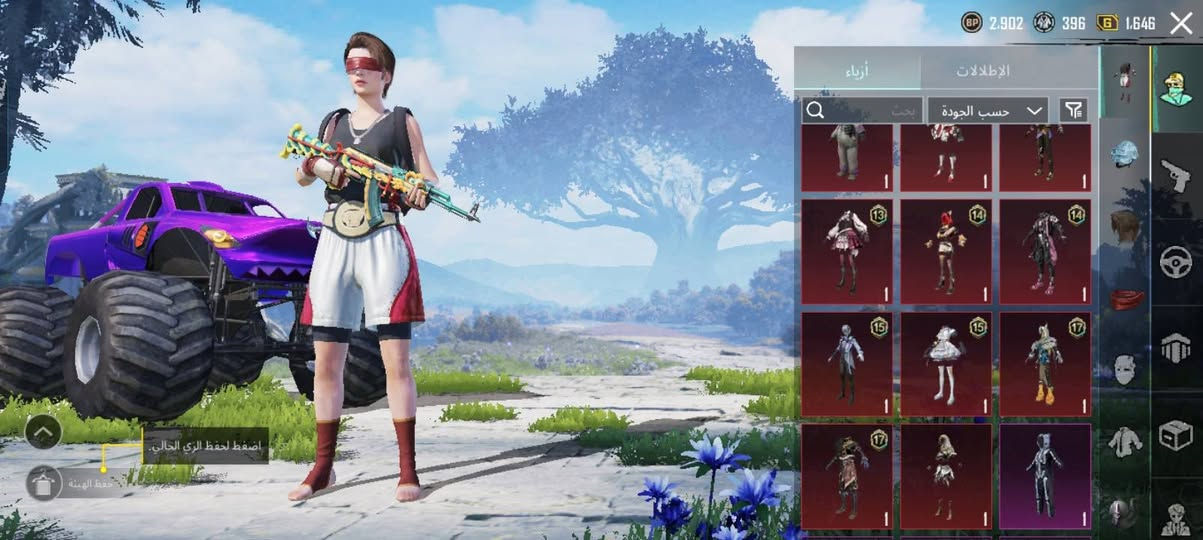Choose the skeleton suit on purple background
The image size is (1203, 540).
(1045, 476)
